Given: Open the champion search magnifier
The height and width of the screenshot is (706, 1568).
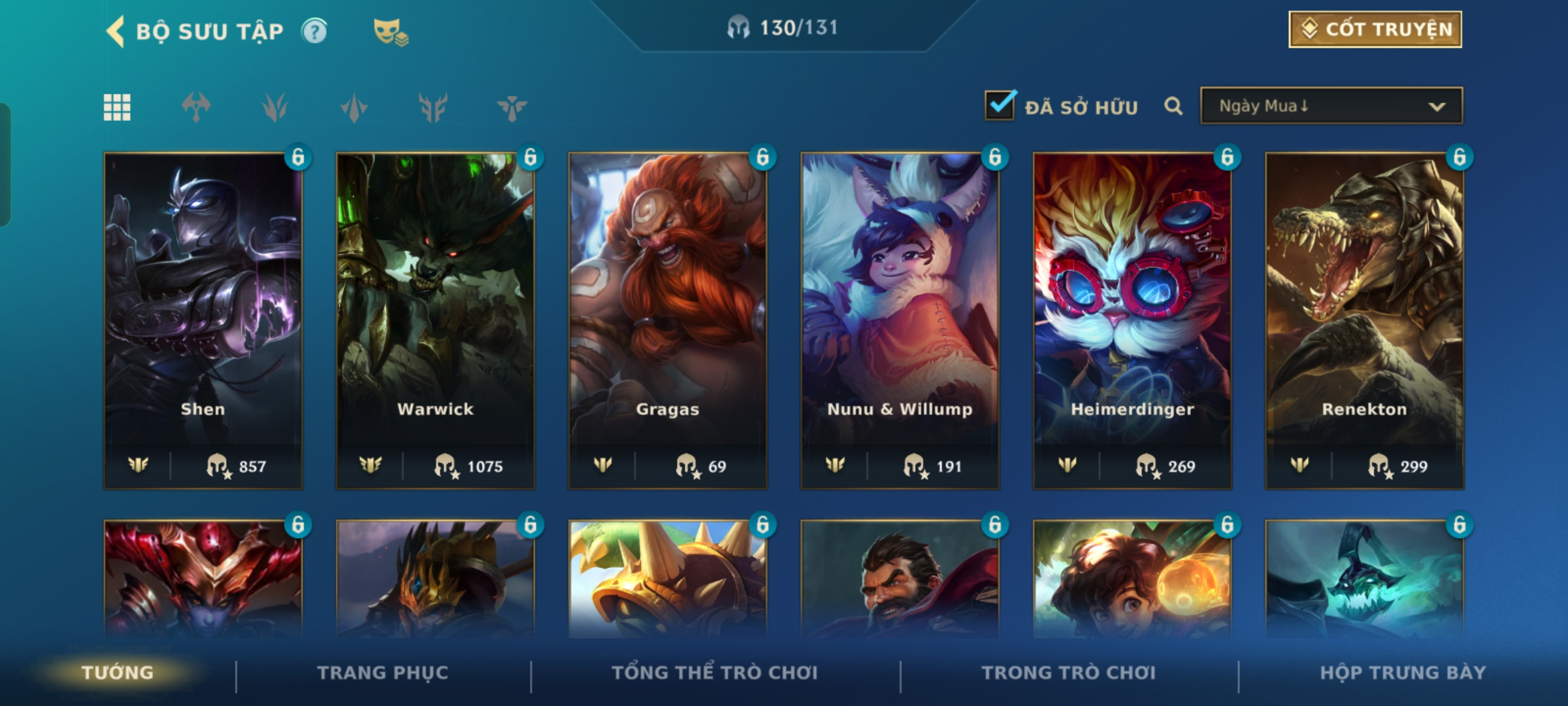Looking at the screenshot, I should pos(1173,106).
